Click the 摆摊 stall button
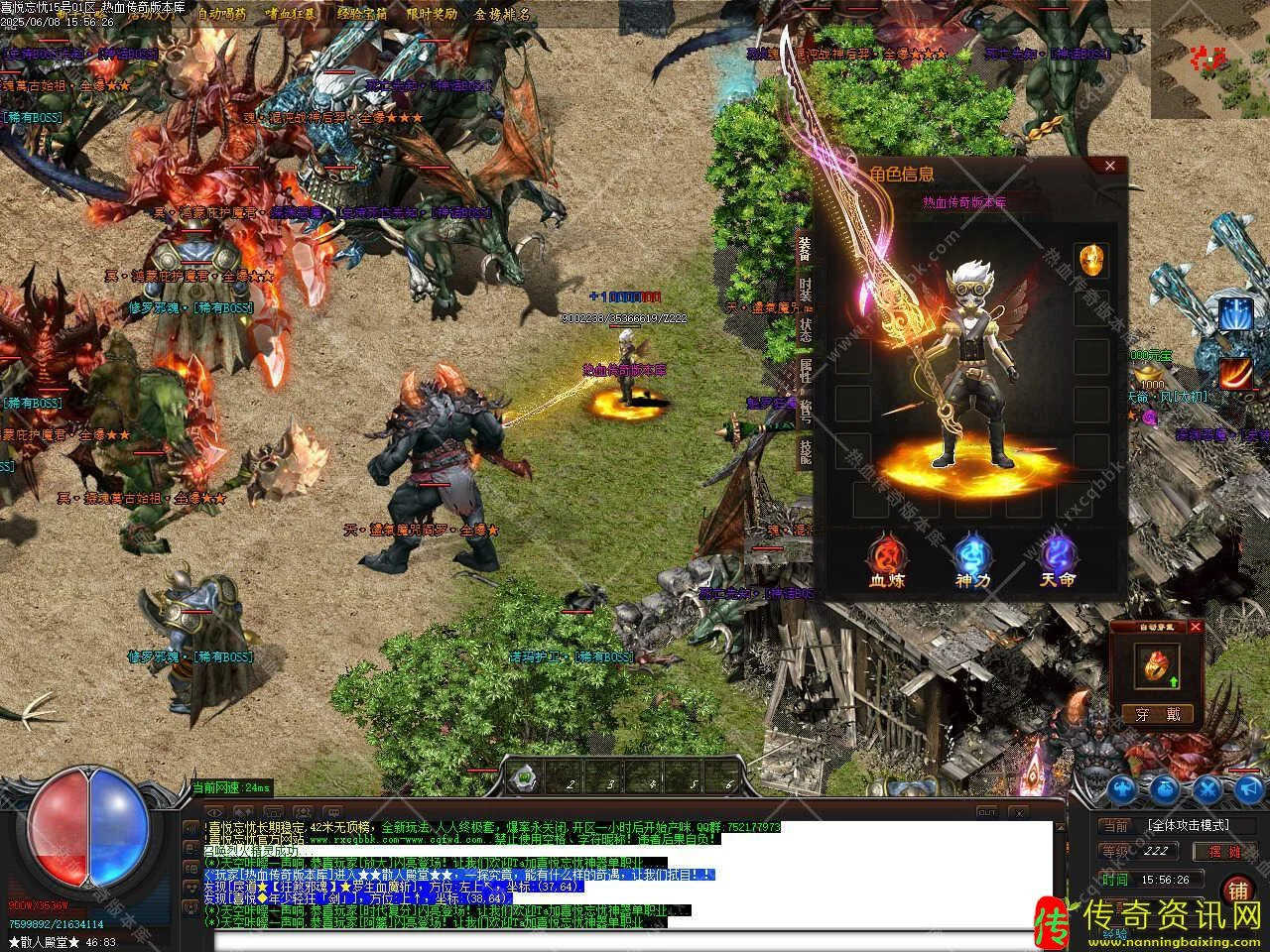The image size is (1270, 952). [x=1222, y=851]
